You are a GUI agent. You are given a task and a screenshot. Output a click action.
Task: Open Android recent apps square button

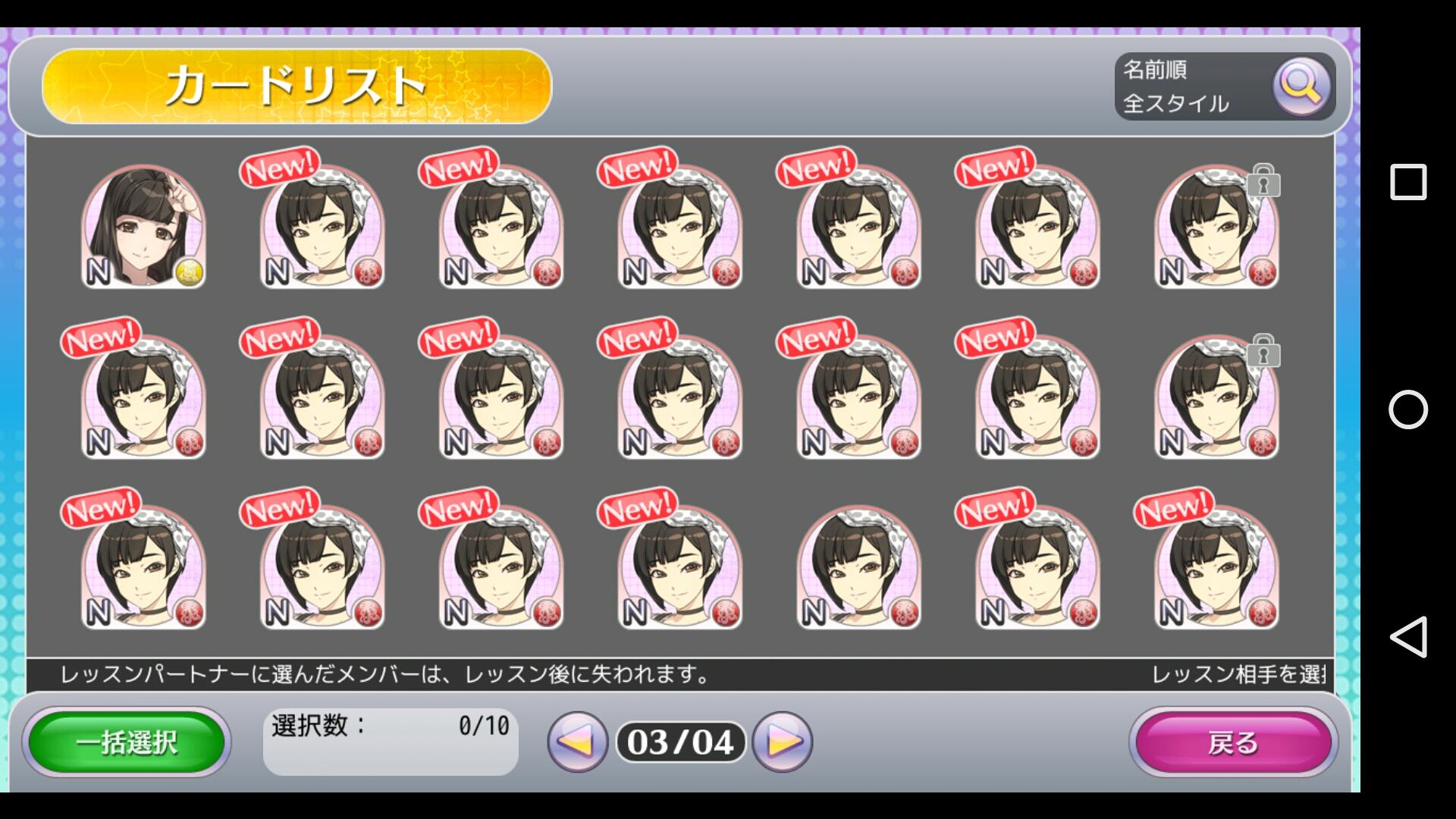click(1407, 182)
